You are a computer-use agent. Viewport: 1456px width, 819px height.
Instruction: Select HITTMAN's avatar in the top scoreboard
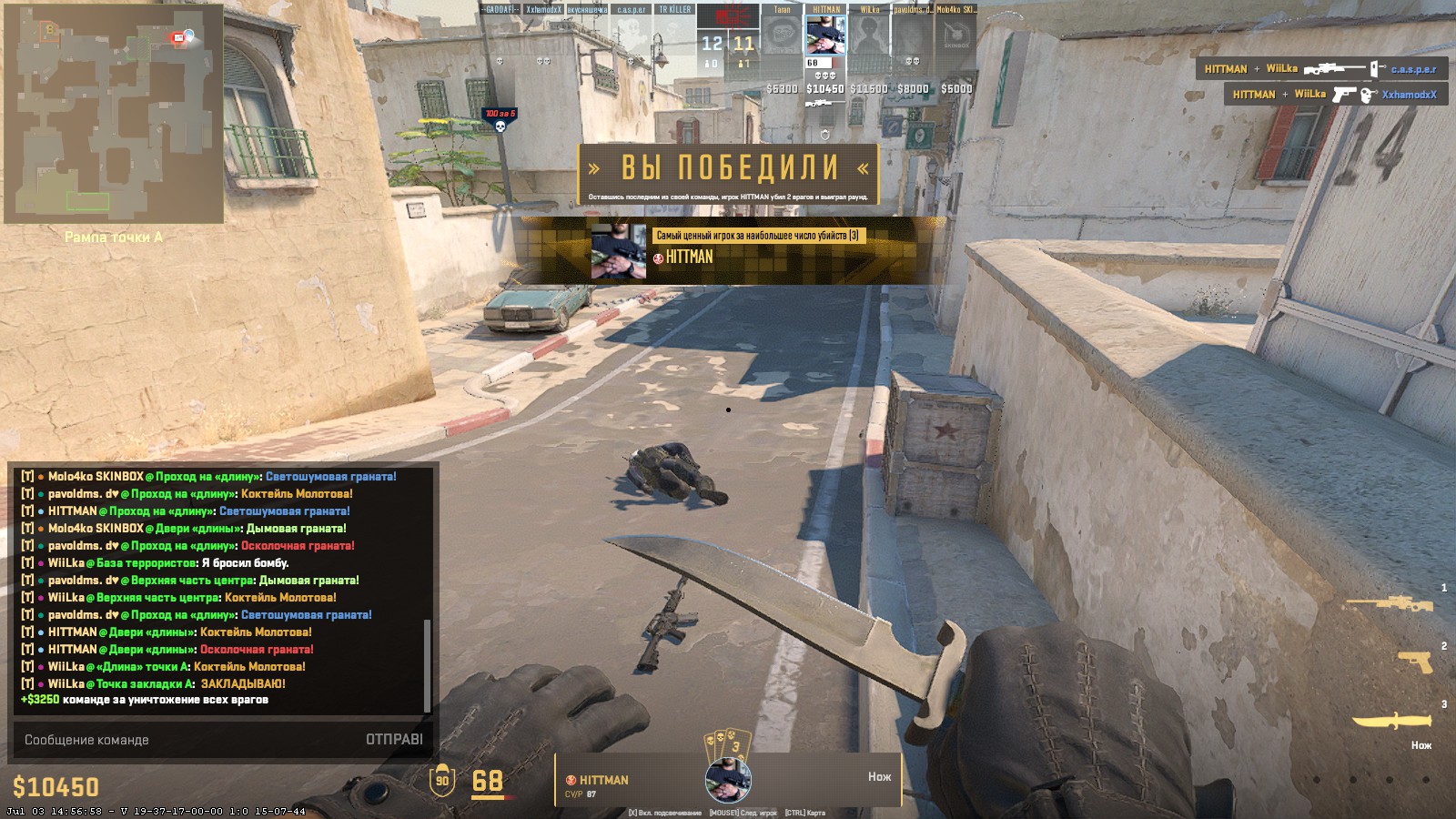coord(825,36)
